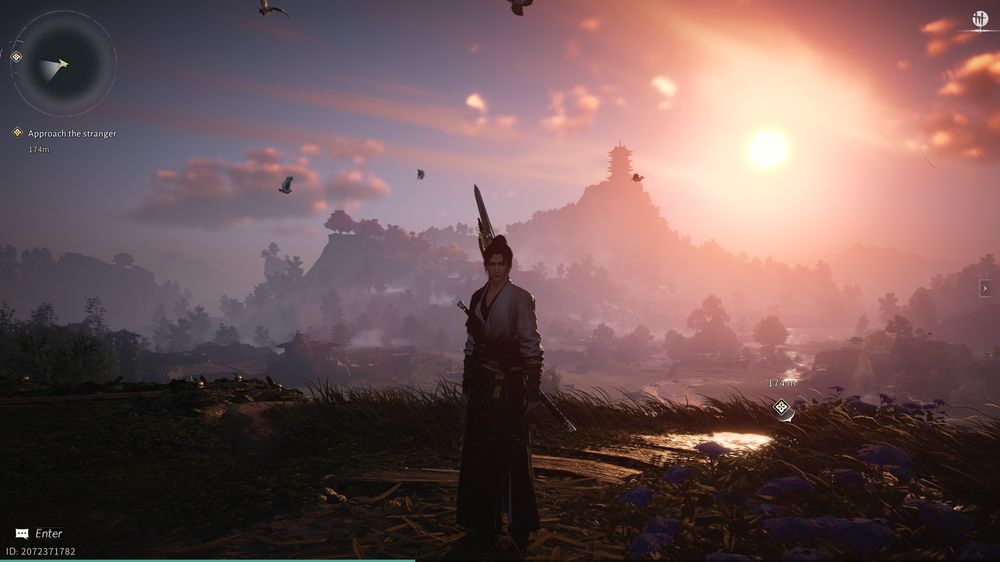Click the quest waypoint diamond marker showing 174m

point(781,407)
